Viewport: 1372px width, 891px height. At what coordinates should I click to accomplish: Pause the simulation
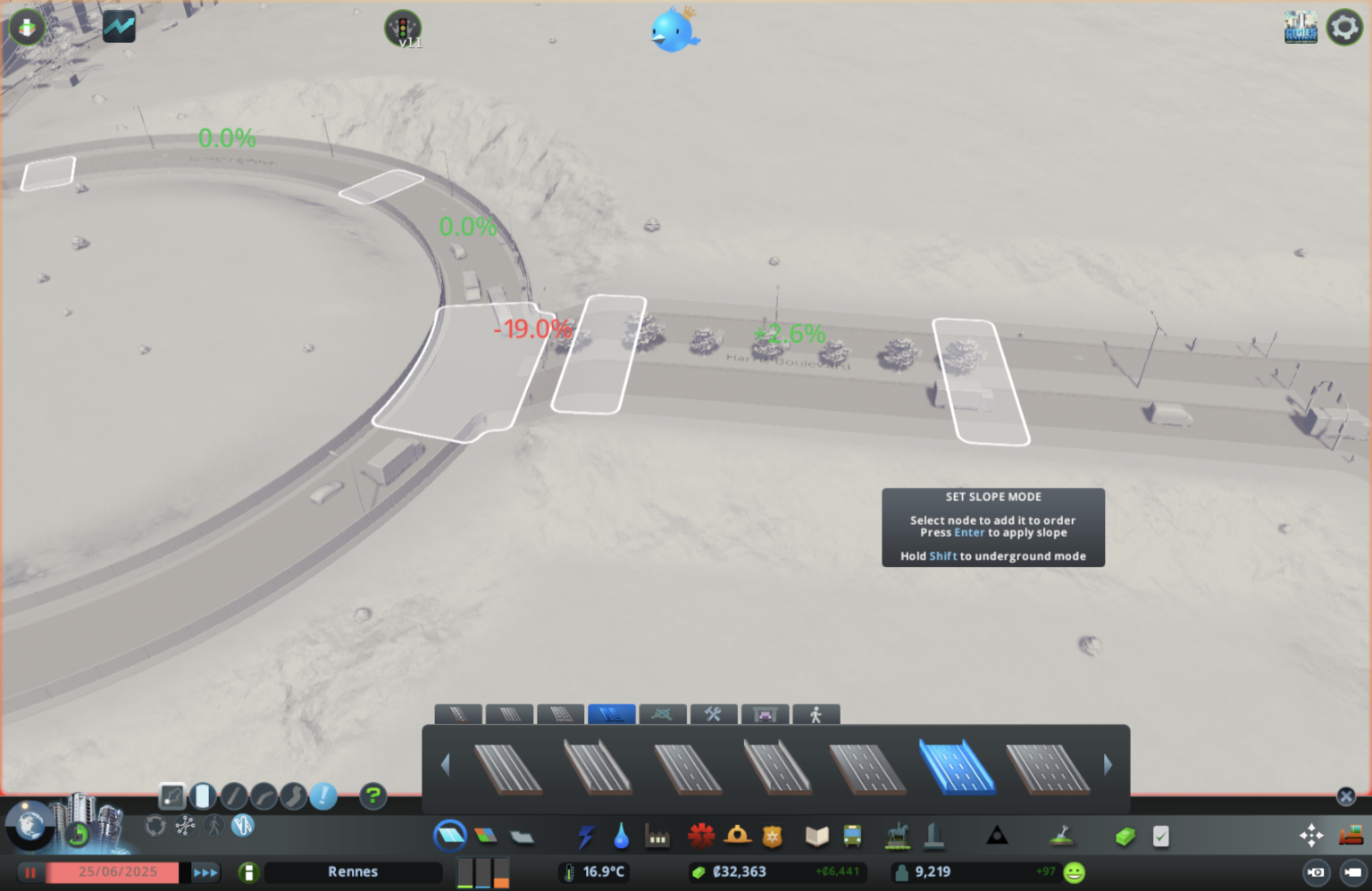(29, 872)
